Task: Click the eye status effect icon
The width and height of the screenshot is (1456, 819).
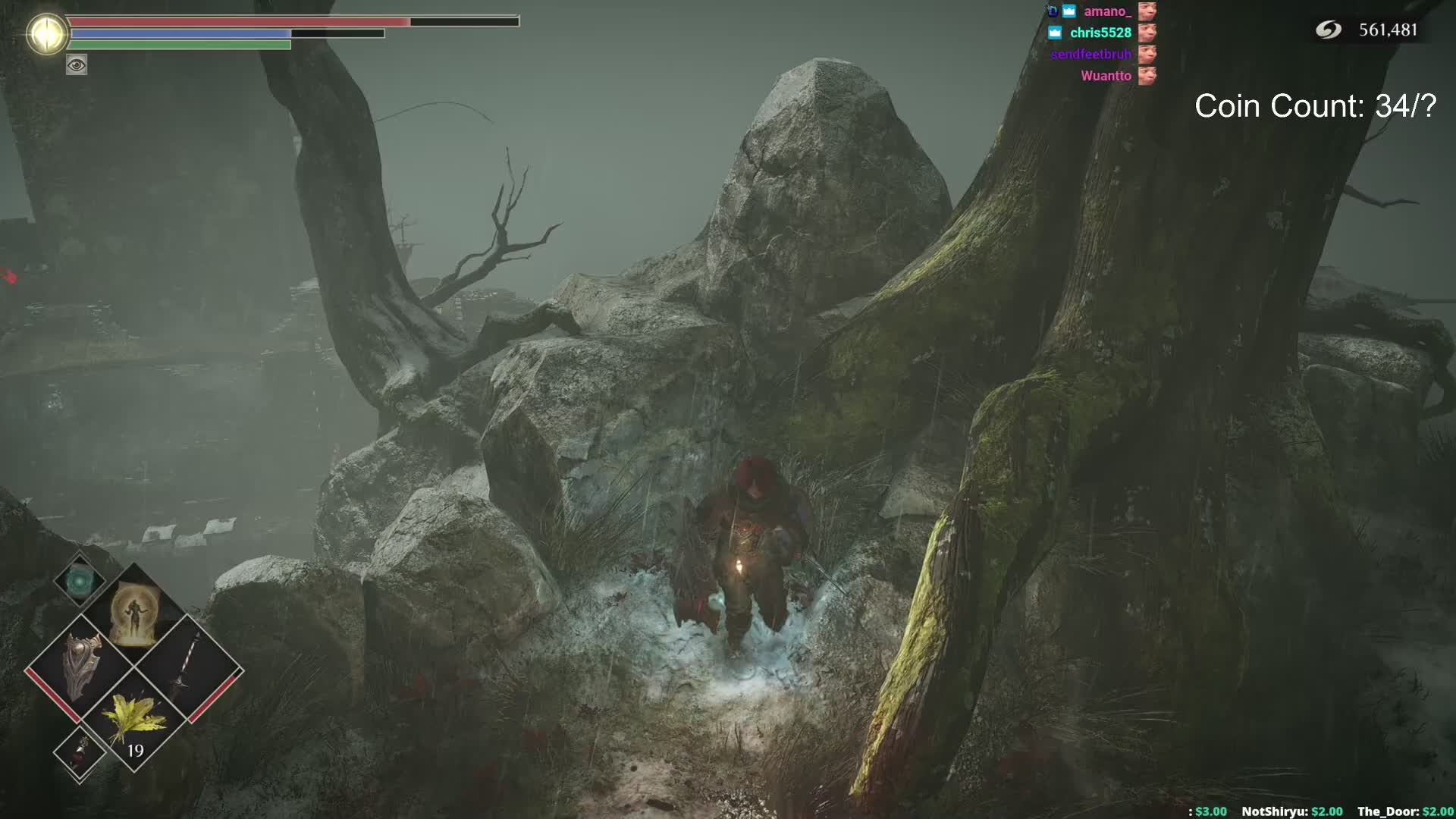Action: click(77, 65)
